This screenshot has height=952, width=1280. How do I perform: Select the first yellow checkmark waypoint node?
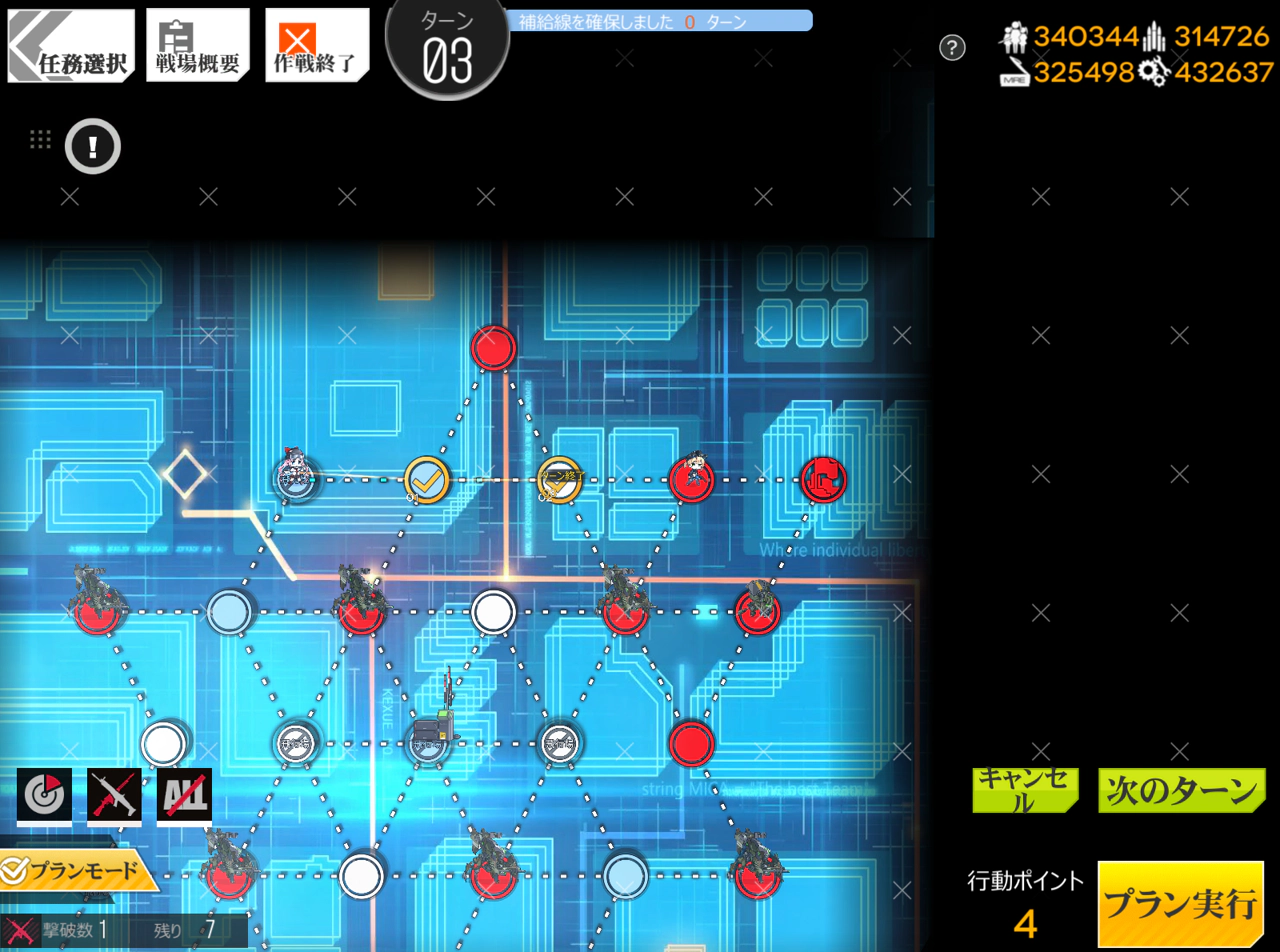pos(427,480)
